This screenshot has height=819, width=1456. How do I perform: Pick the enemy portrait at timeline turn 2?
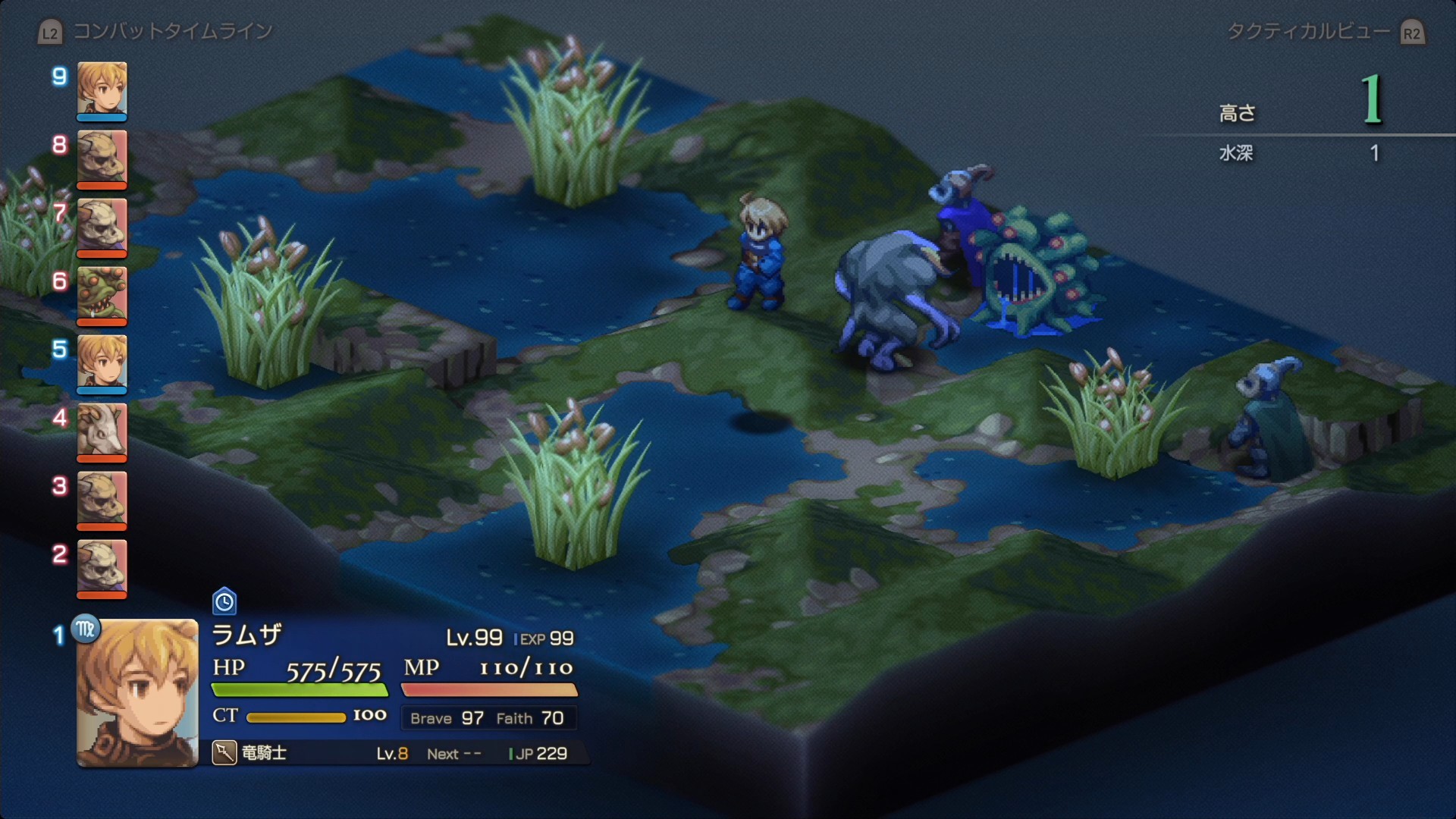(102, 567)
